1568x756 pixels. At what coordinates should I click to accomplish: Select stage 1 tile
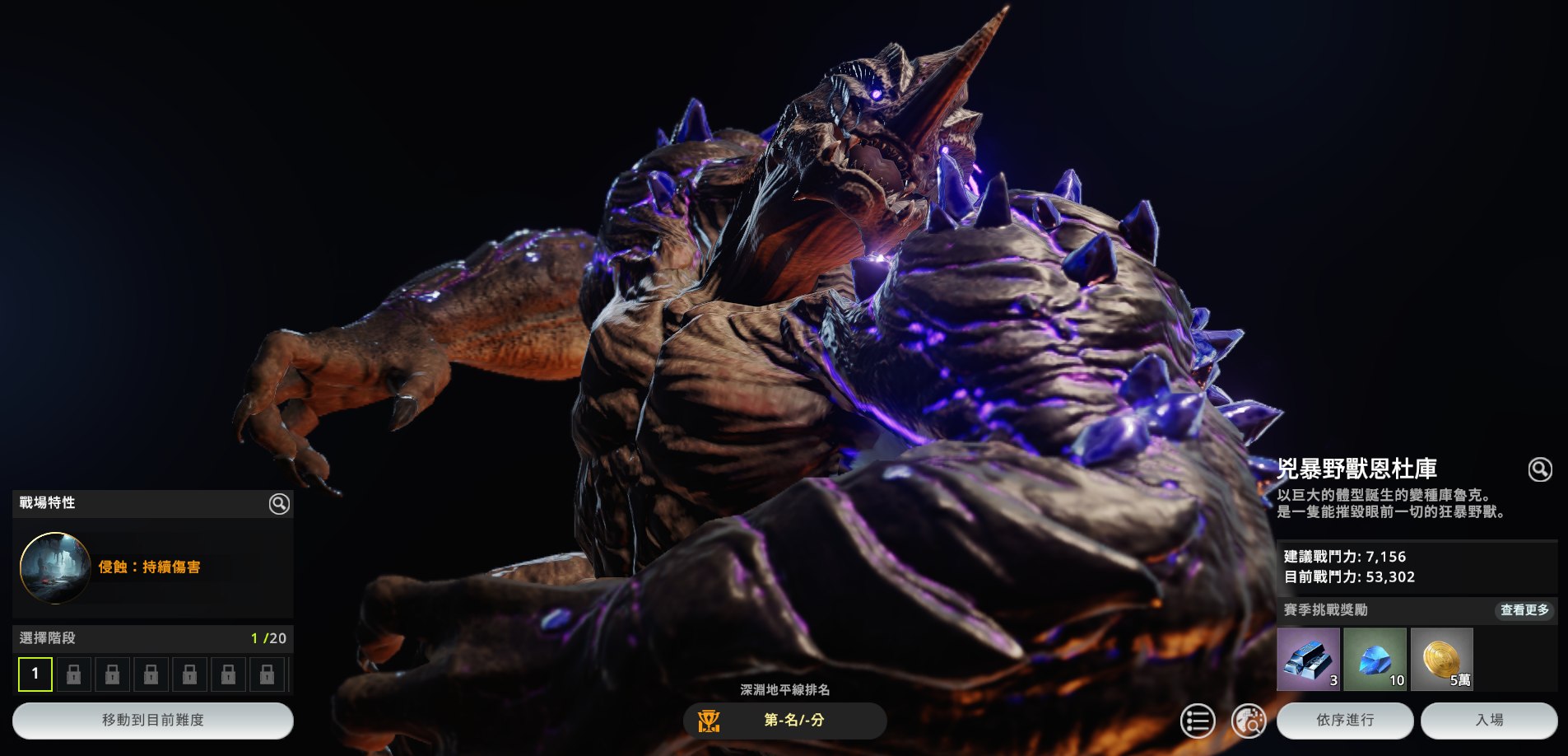tap(35, 674)
